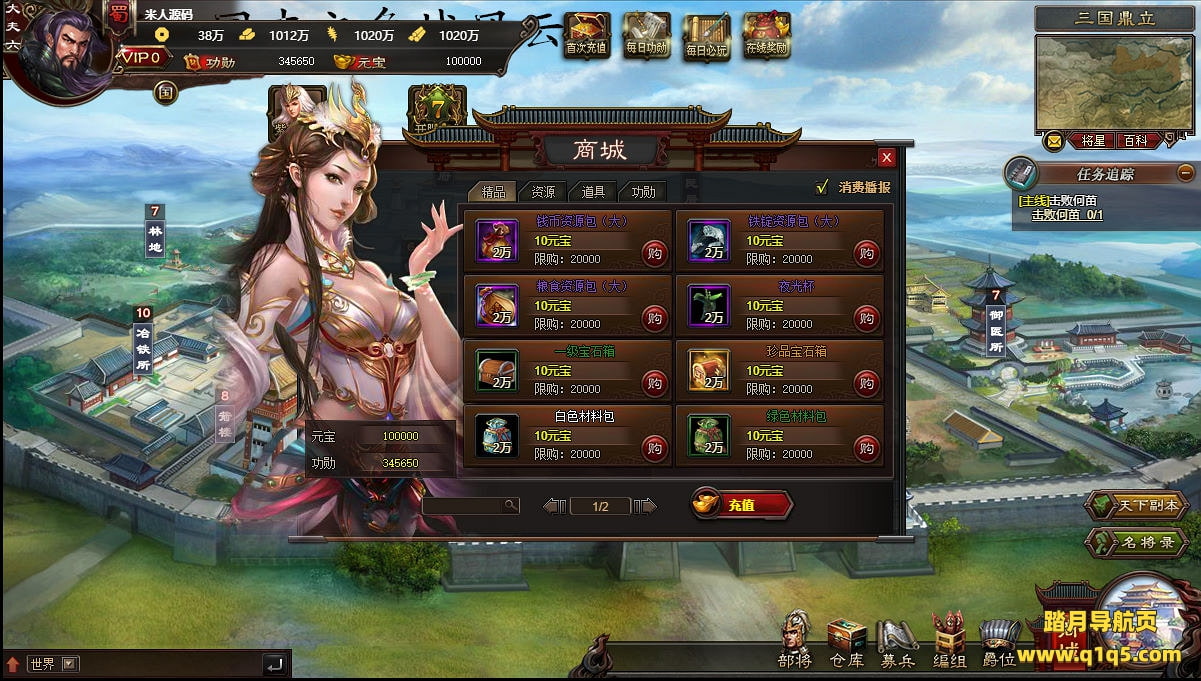This screenshot has height=681, width=1201.
Task: Buy the 珍品宝石箱
Action: pyautogui.click(x=866, y=383)
